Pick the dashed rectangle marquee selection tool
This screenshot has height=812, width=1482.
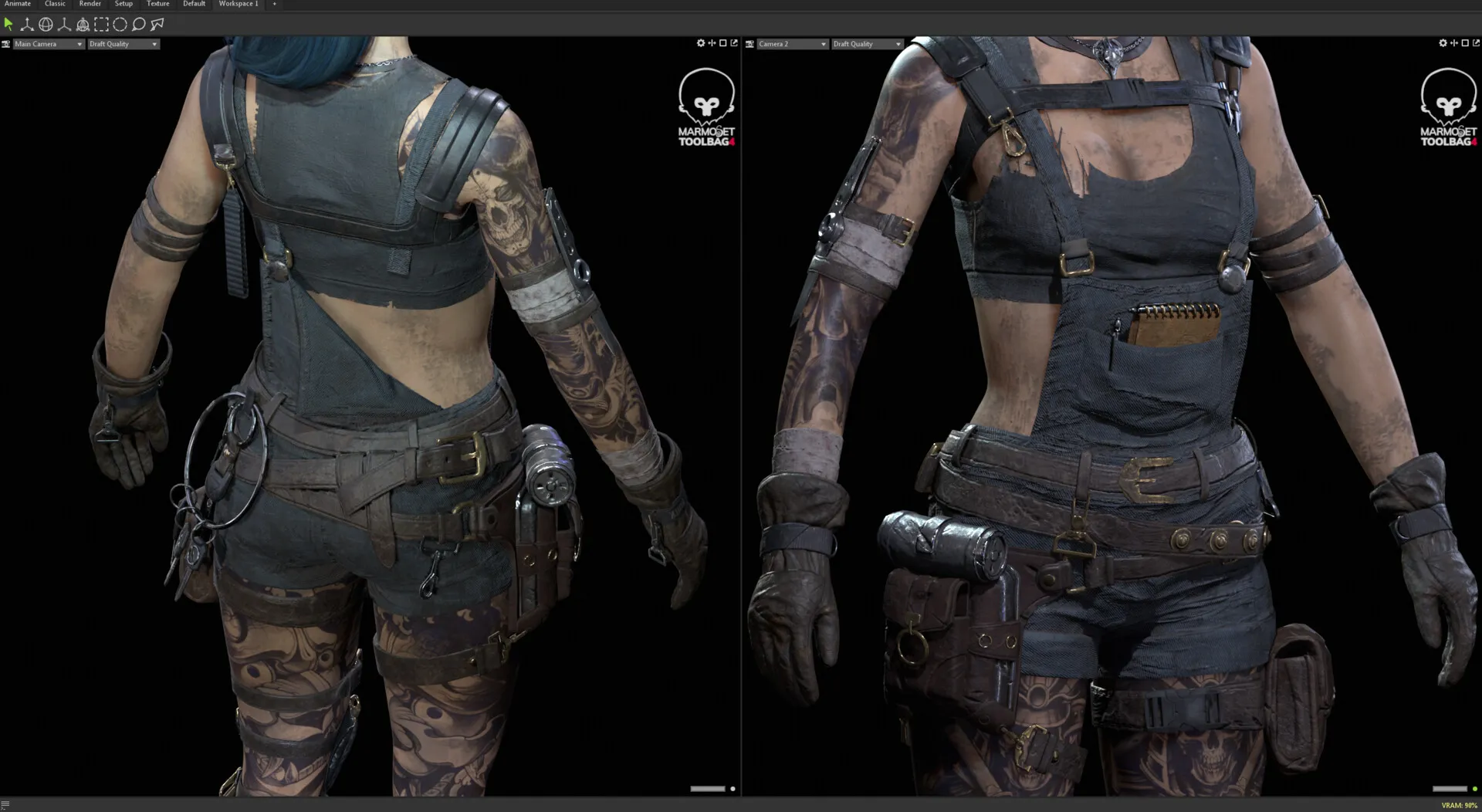point(101,25)
